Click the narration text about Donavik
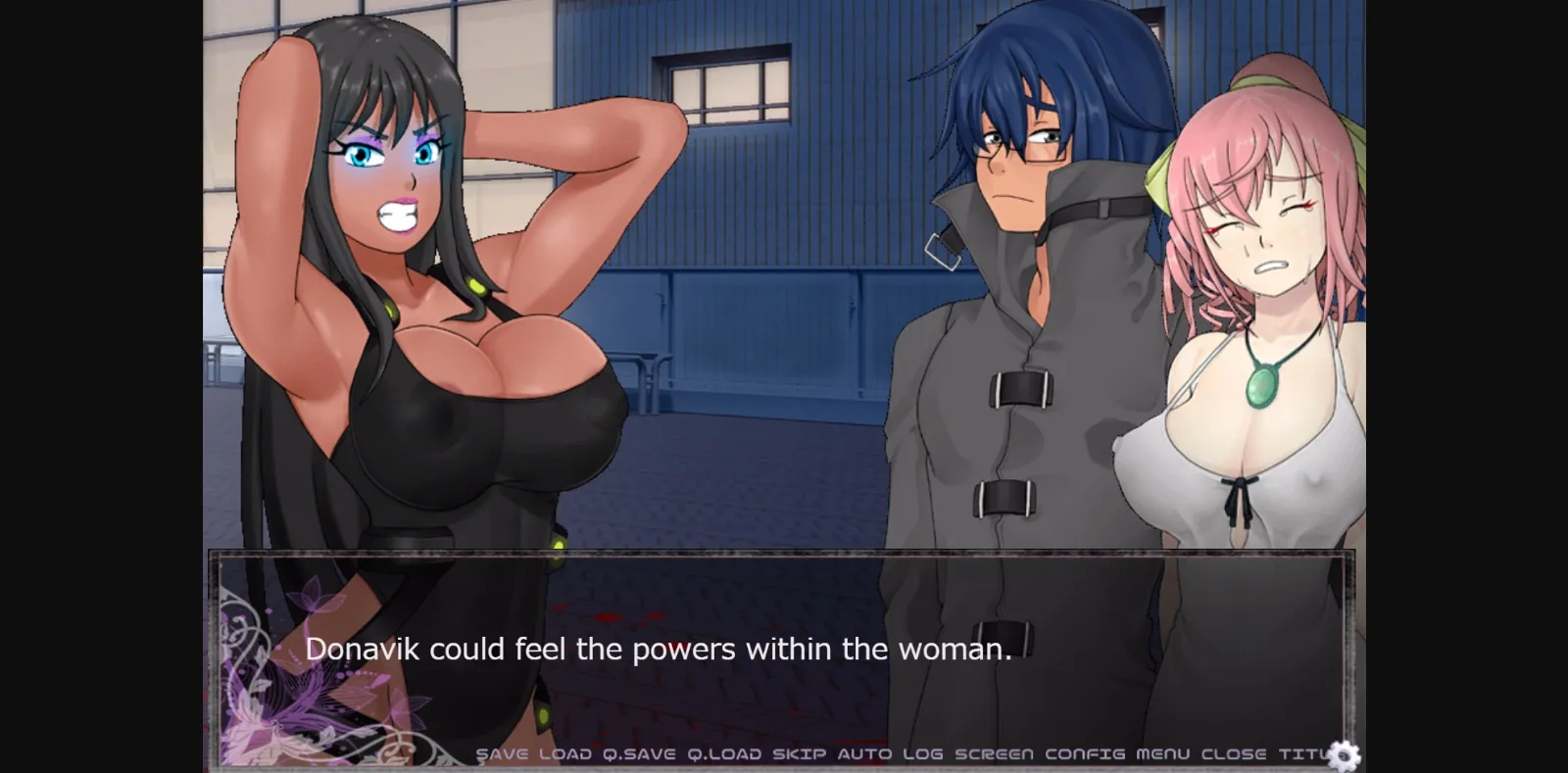Viewport: 1568px width, 773px height. click(x=659, y=649)
